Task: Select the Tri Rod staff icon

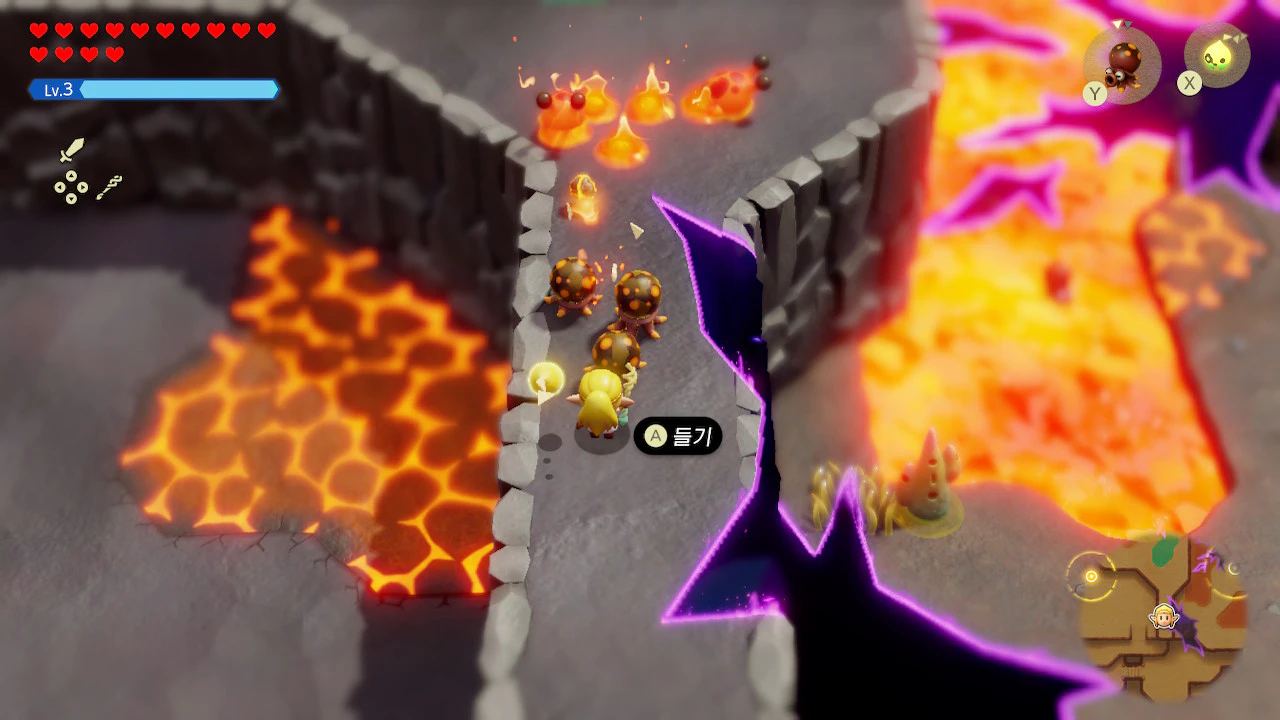Action: click(x=109, y=186)
